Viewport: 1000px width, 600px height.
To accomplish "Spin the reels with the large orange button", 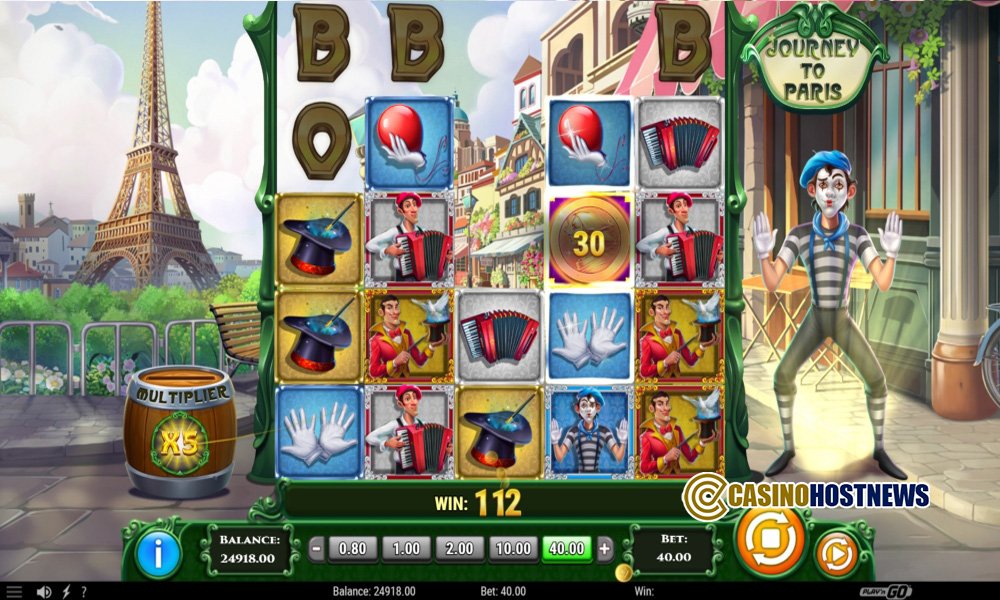I will point(770,541).
